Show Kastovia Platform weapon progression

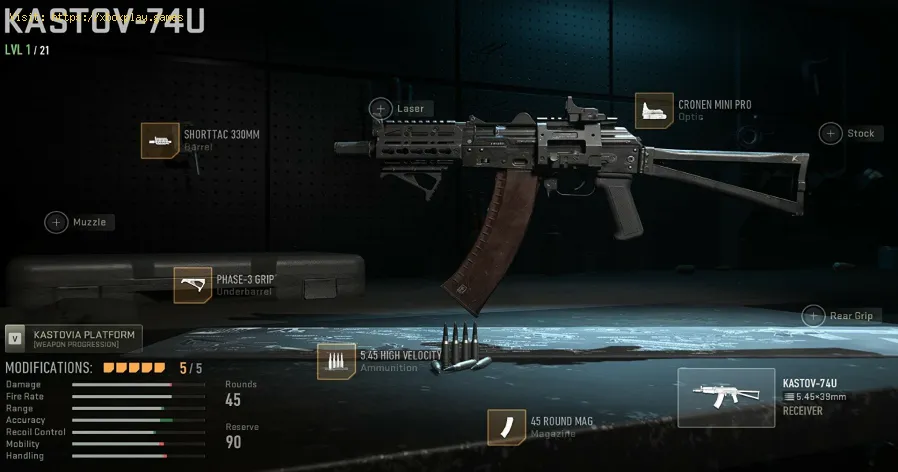coord(74,338)
